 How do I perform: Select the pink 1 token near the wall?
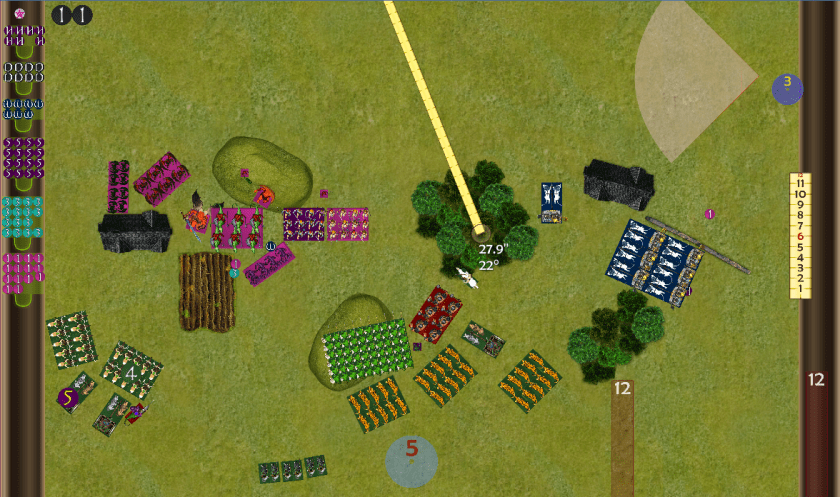pyautogui.click(x=710, y=214)
